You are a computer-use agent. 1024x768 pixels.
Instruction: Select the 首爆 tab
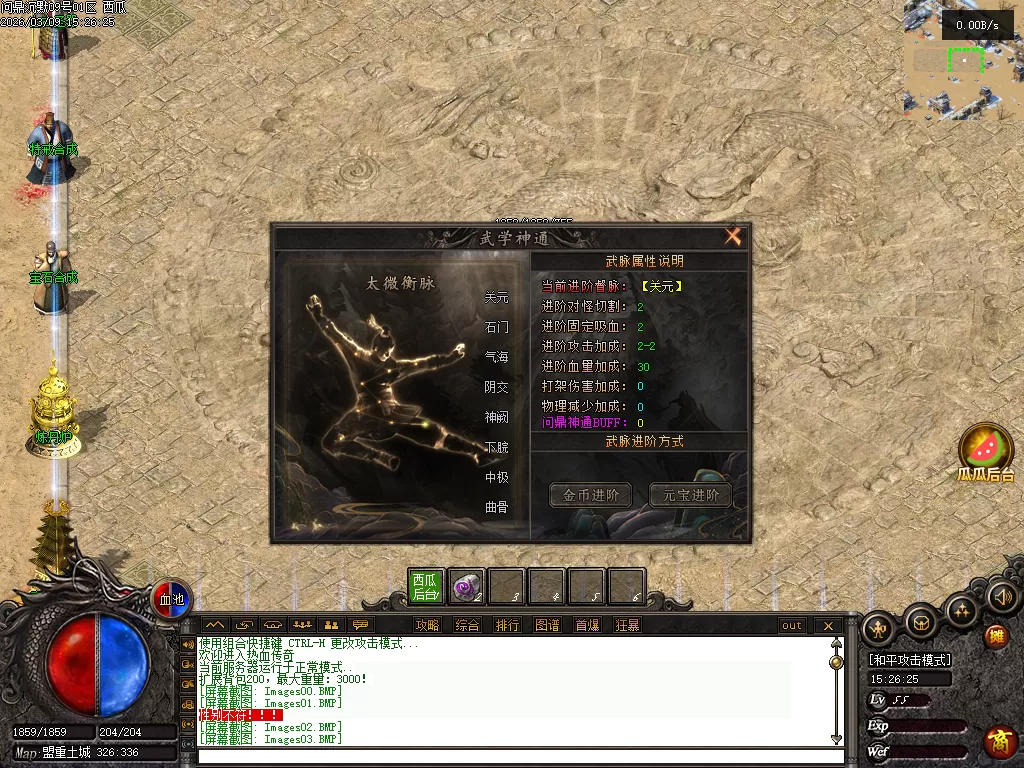587,626
